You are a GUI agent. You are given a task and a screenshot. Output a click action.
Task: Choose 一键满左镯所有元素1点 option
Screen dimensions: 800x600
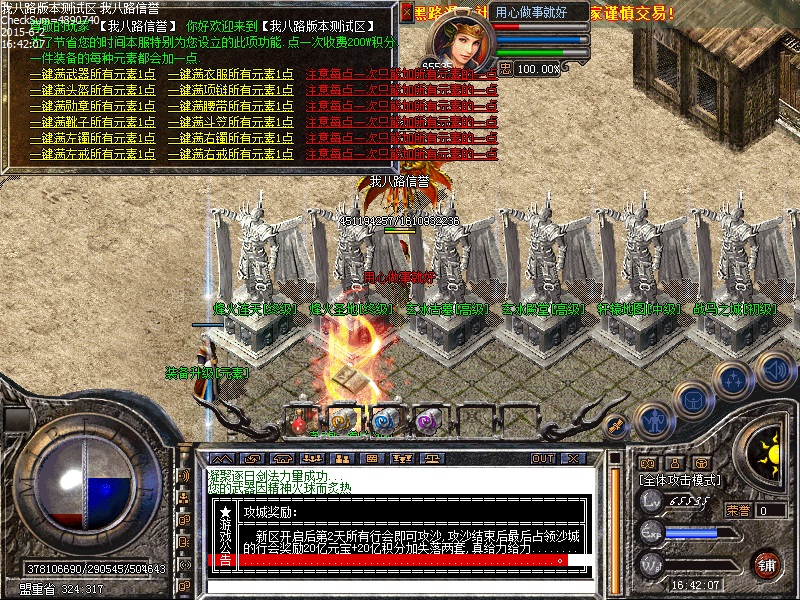[92, 139]
